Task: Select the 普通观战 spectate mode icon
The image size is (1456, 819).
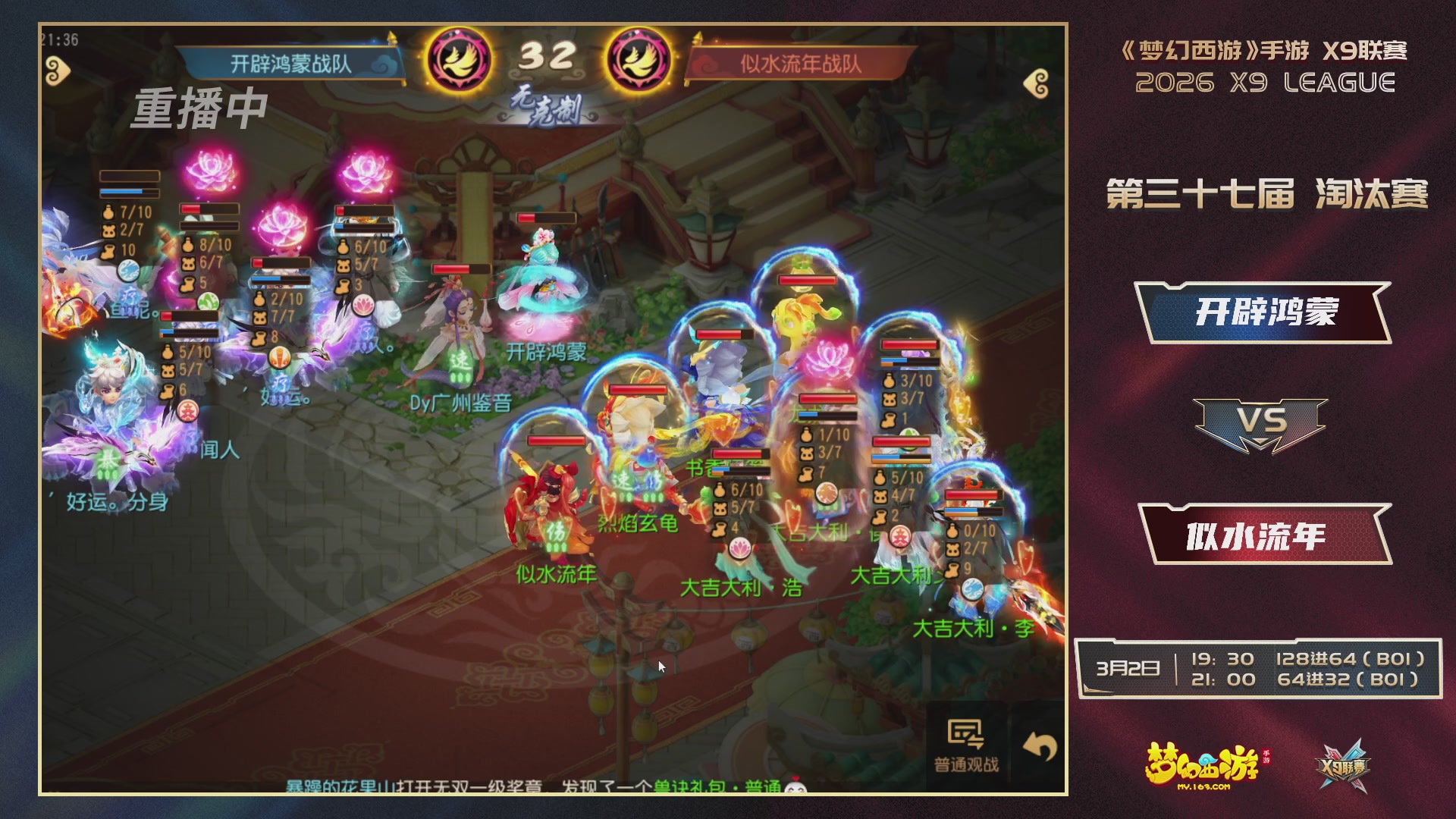Action: (966, 731)
